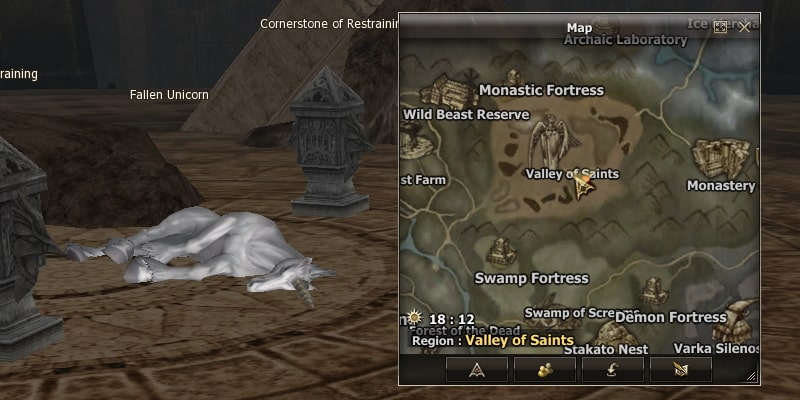Click the Valley of Saints map label
800x400 pixels.
(x=571, y=174)
